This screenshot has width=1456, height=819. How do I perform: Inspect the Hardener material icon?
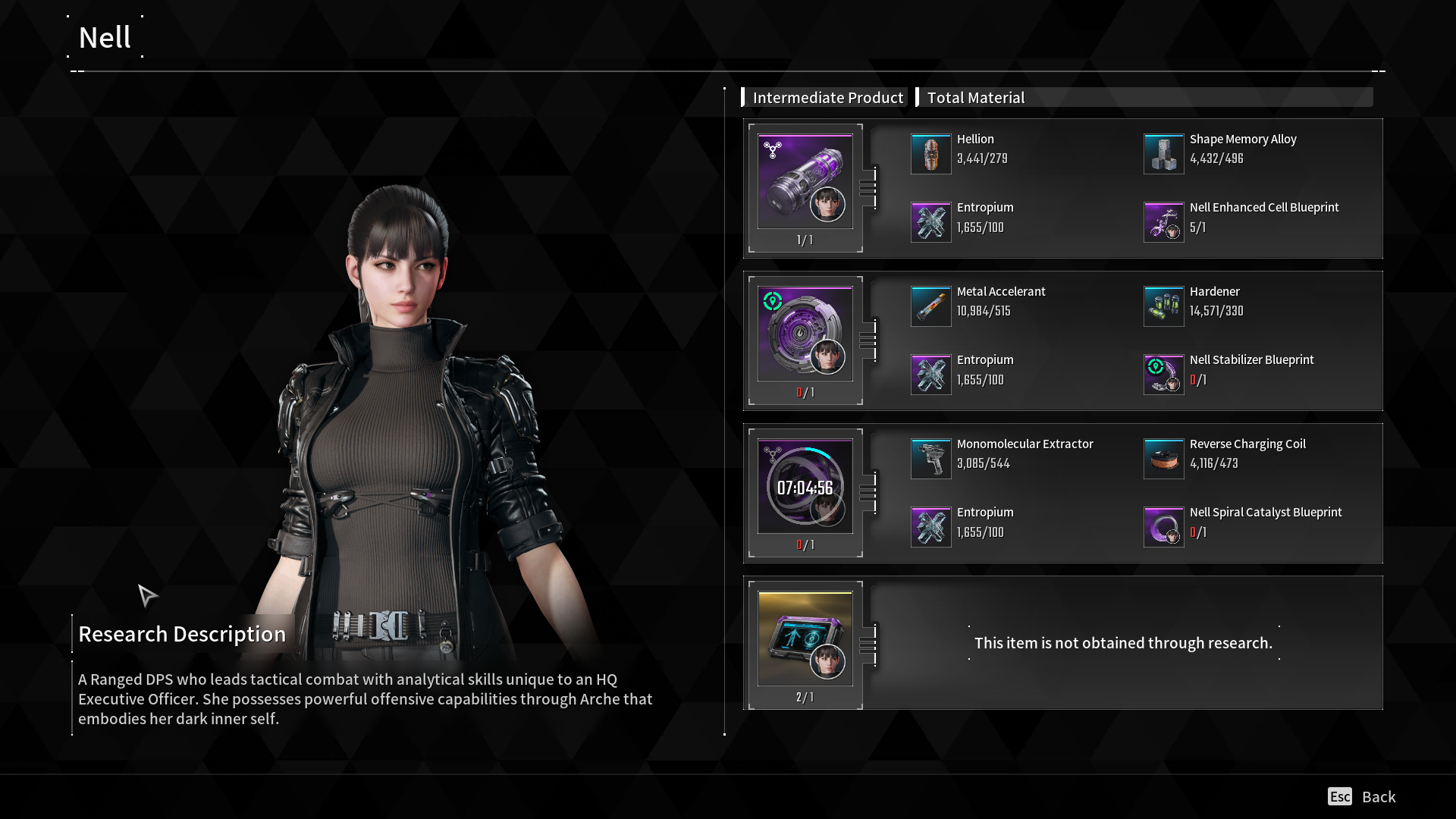tap(1163, 306)
